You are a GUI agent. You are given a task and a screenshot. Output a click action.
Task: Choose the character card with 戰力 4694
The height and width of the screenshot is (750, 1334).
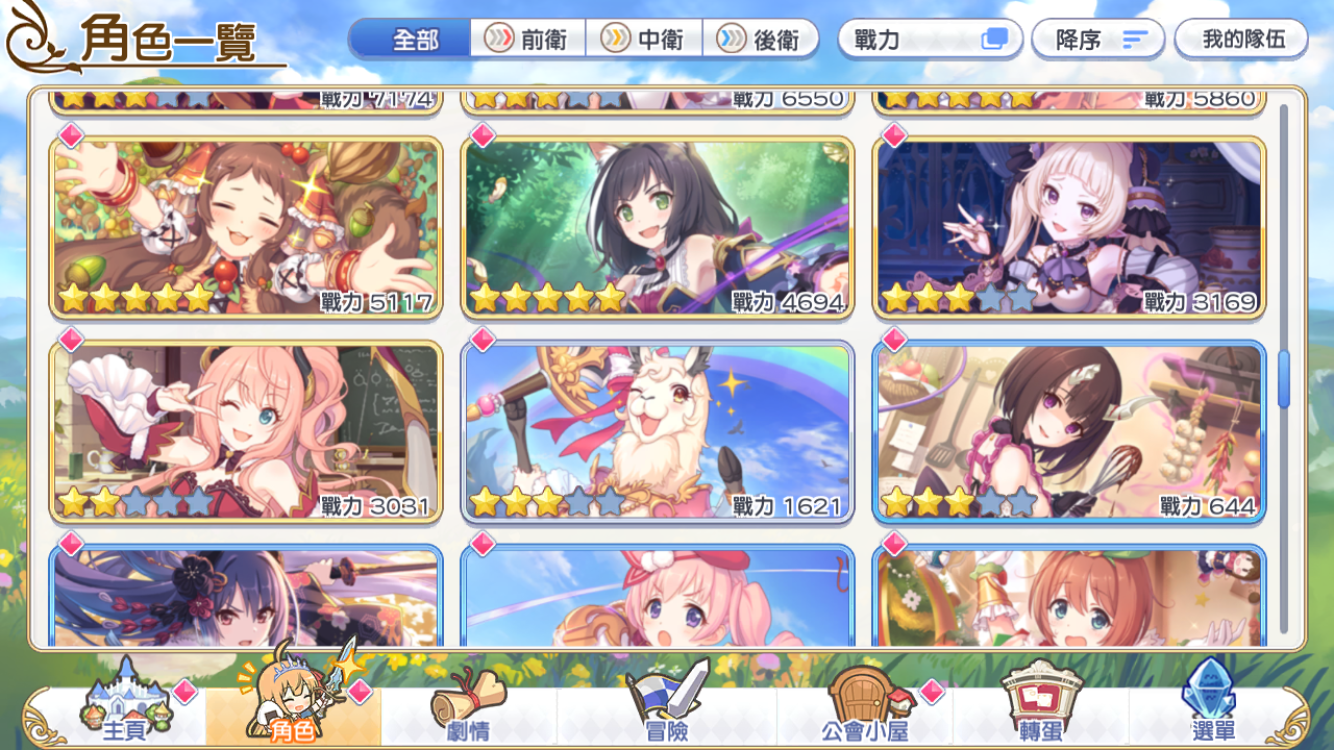(x=658, y=228)
